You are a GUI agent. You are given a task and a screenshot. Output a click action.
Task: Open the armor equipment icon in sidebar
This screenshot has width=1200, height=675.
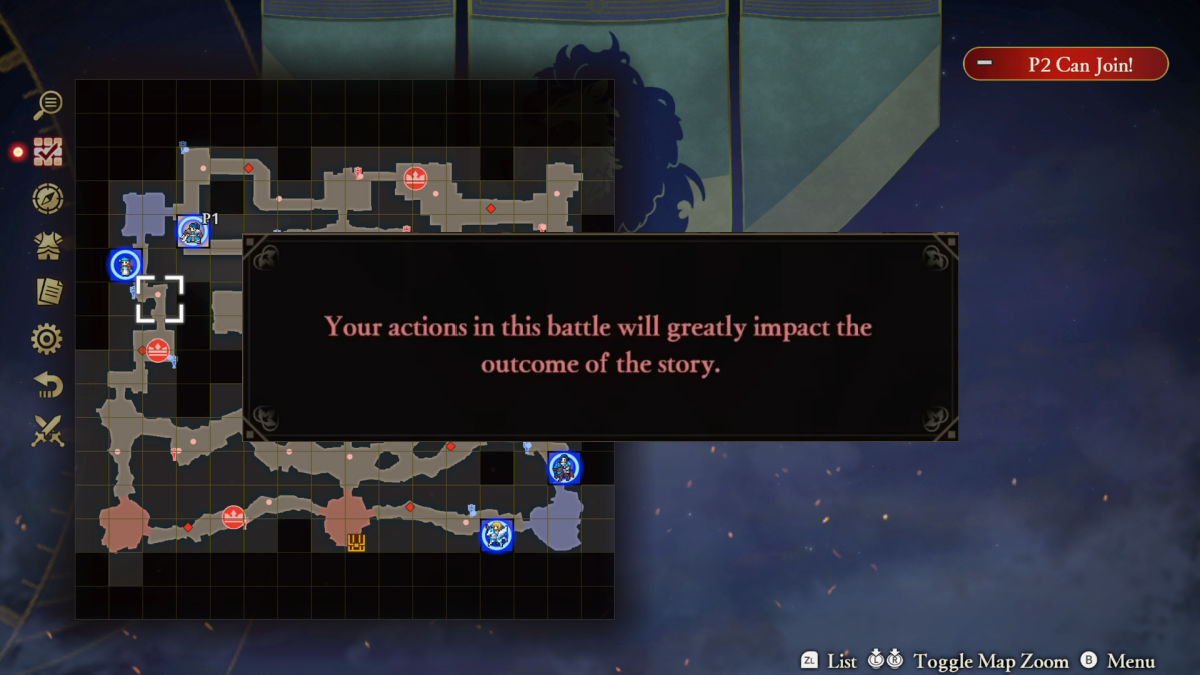click(47, 246)
